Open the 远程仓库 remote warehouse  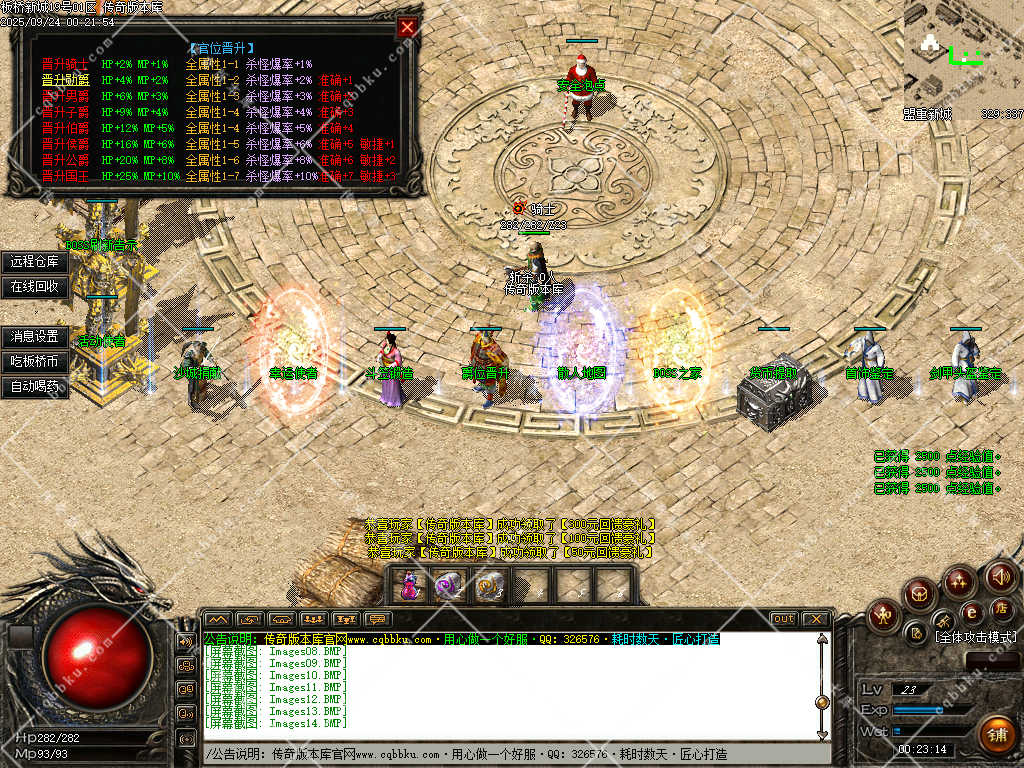(x=35, y=262)
